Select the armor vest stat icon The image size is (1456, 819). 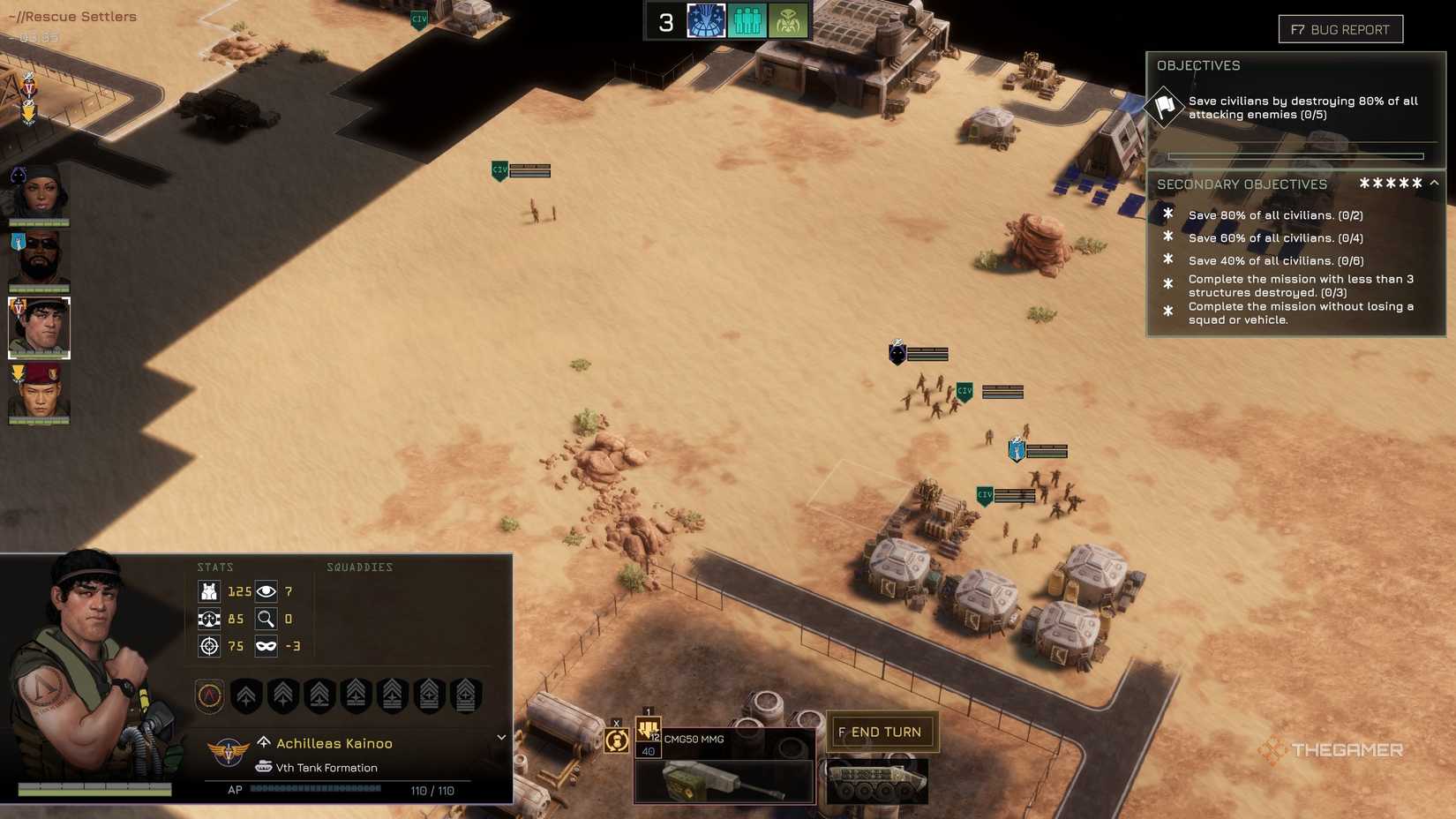(x=209, y=591)
